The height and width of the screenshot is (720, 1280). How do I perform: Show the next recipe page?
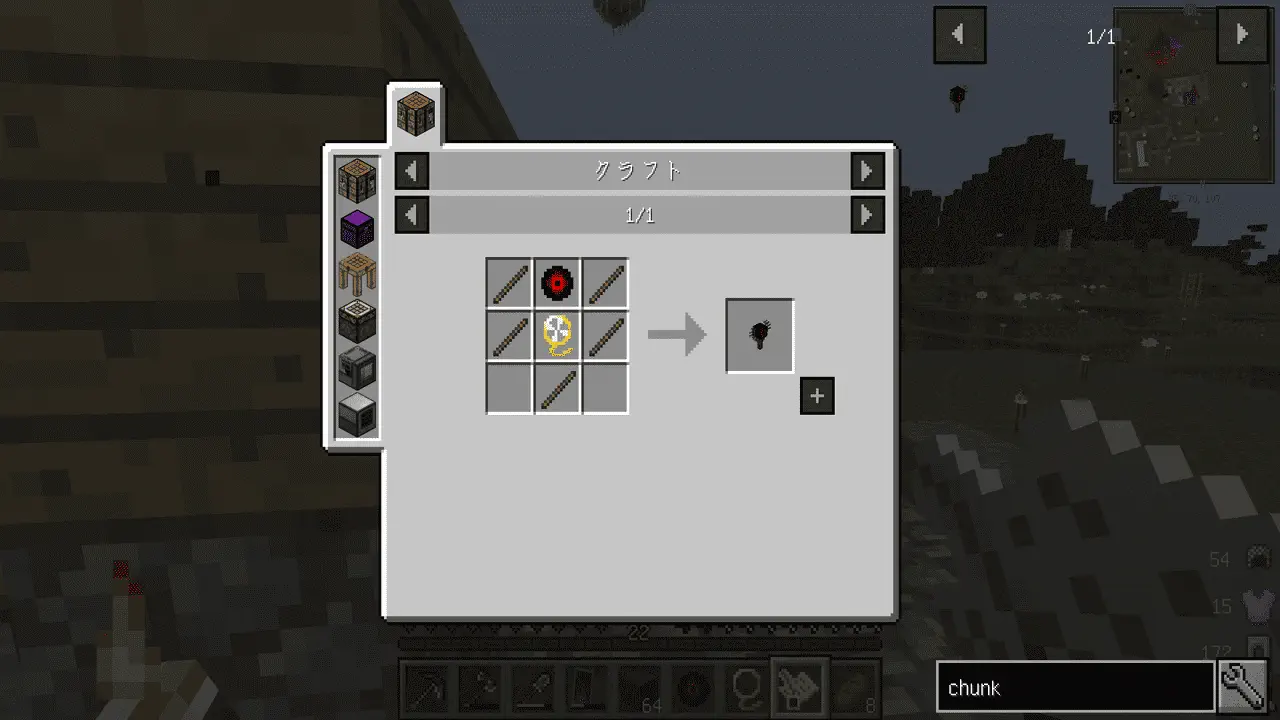point(867,215)
